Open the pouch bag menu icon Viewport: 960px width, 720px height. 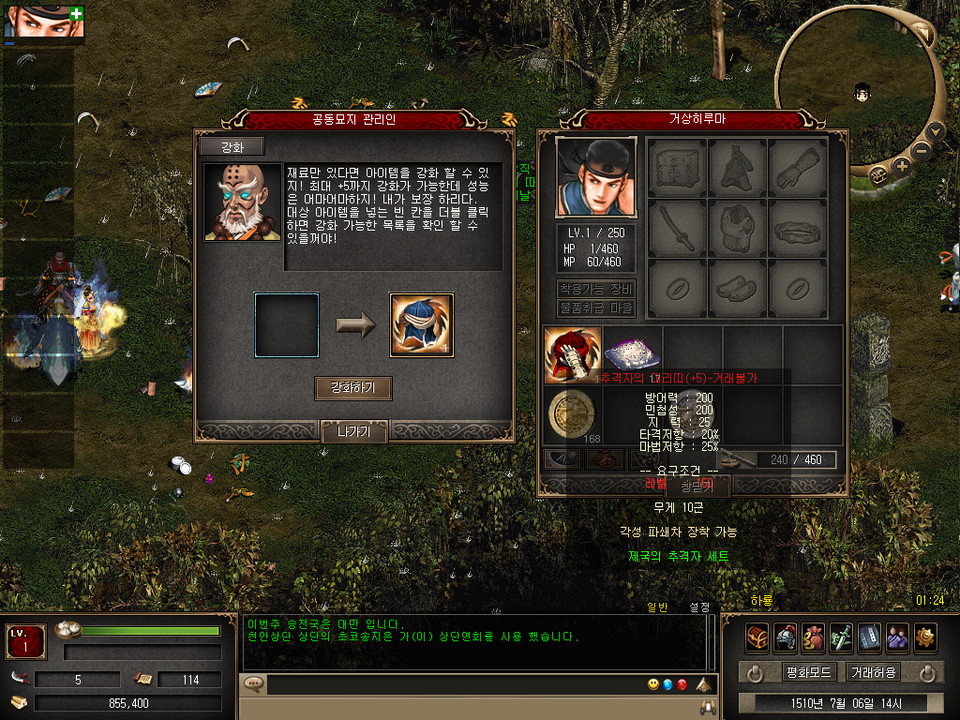click(812, 637)
